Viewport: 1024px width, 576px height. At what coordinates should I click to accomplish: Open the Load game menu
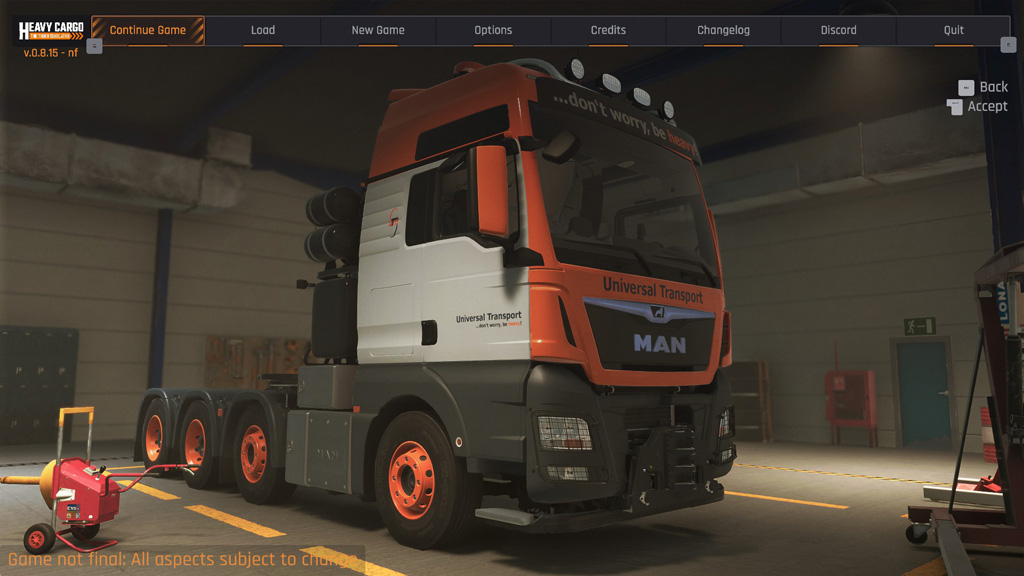click(263, 30)
